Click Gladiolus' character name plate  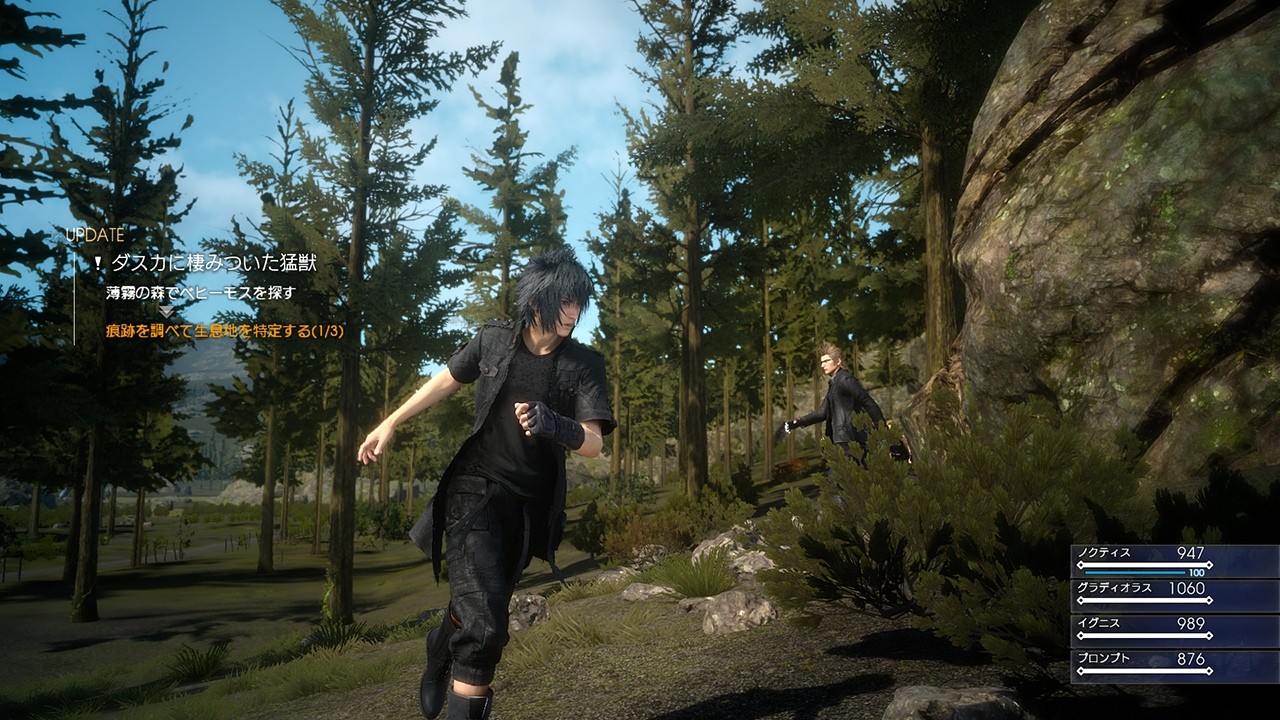click(1115, 590)
